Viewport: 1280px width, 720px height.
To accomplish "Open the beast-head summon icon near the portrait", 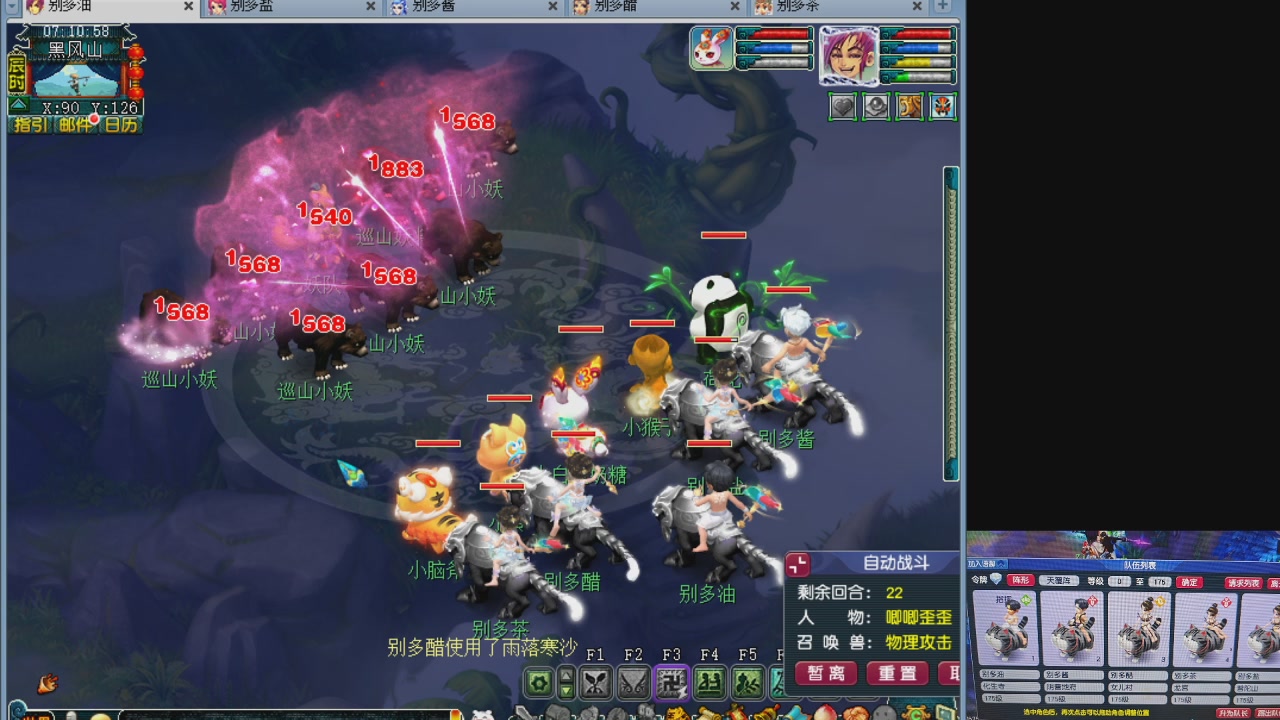I will point(910,105).
